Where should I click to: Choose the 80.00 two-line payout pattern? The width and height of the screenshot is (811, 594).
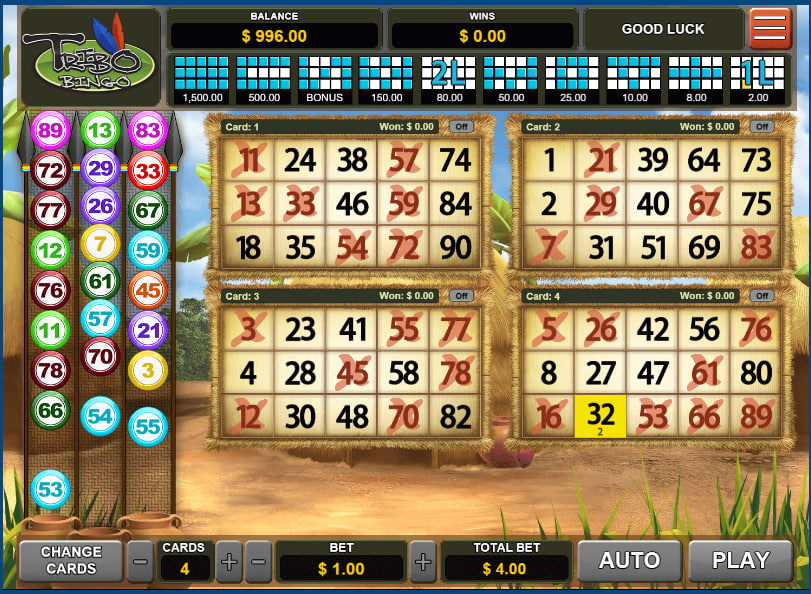coord(449,79)
